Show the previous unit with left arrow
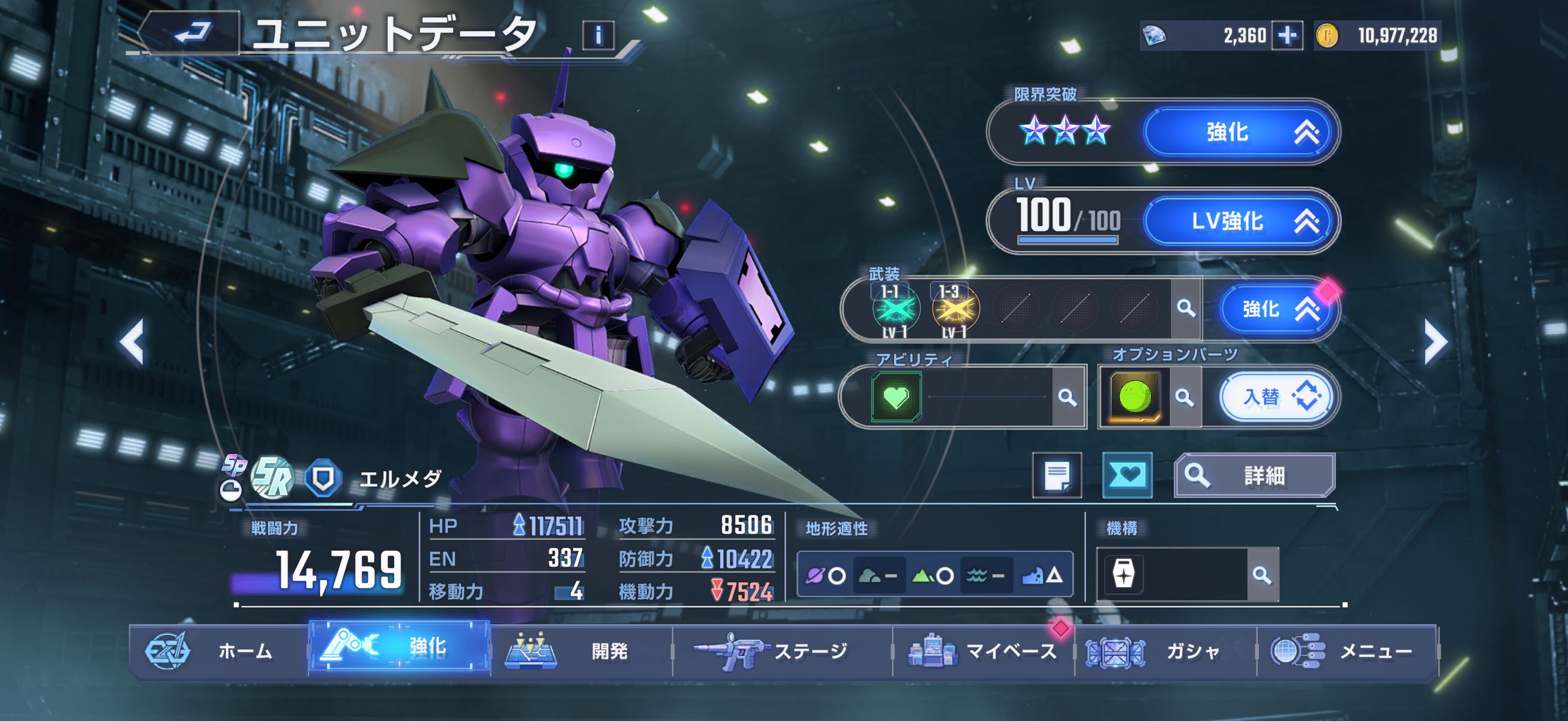The image size is (1568, 721). click(132, 343)
